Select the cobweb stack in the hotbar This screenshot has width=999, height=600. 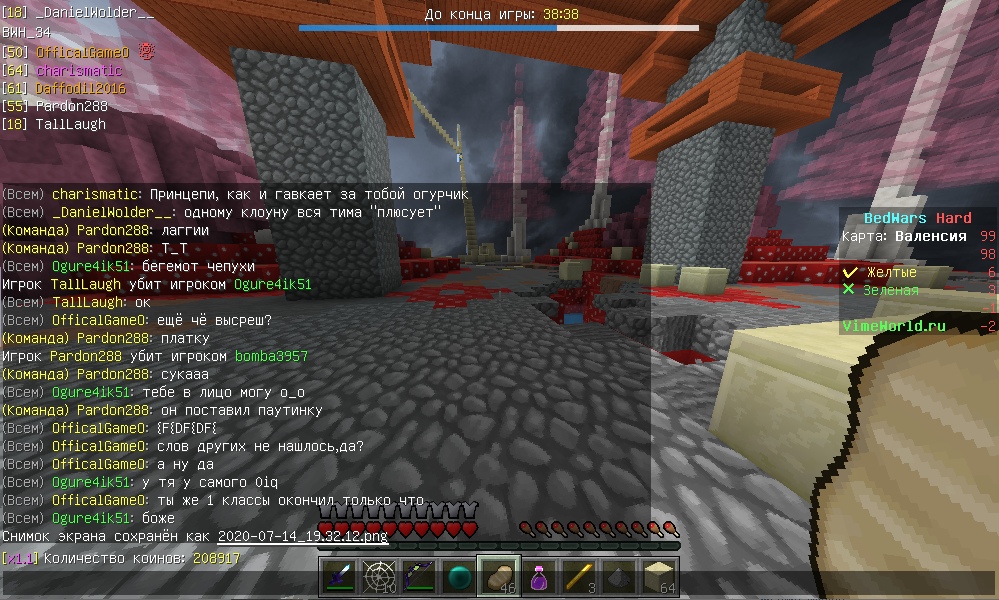(x=379, y=577)
